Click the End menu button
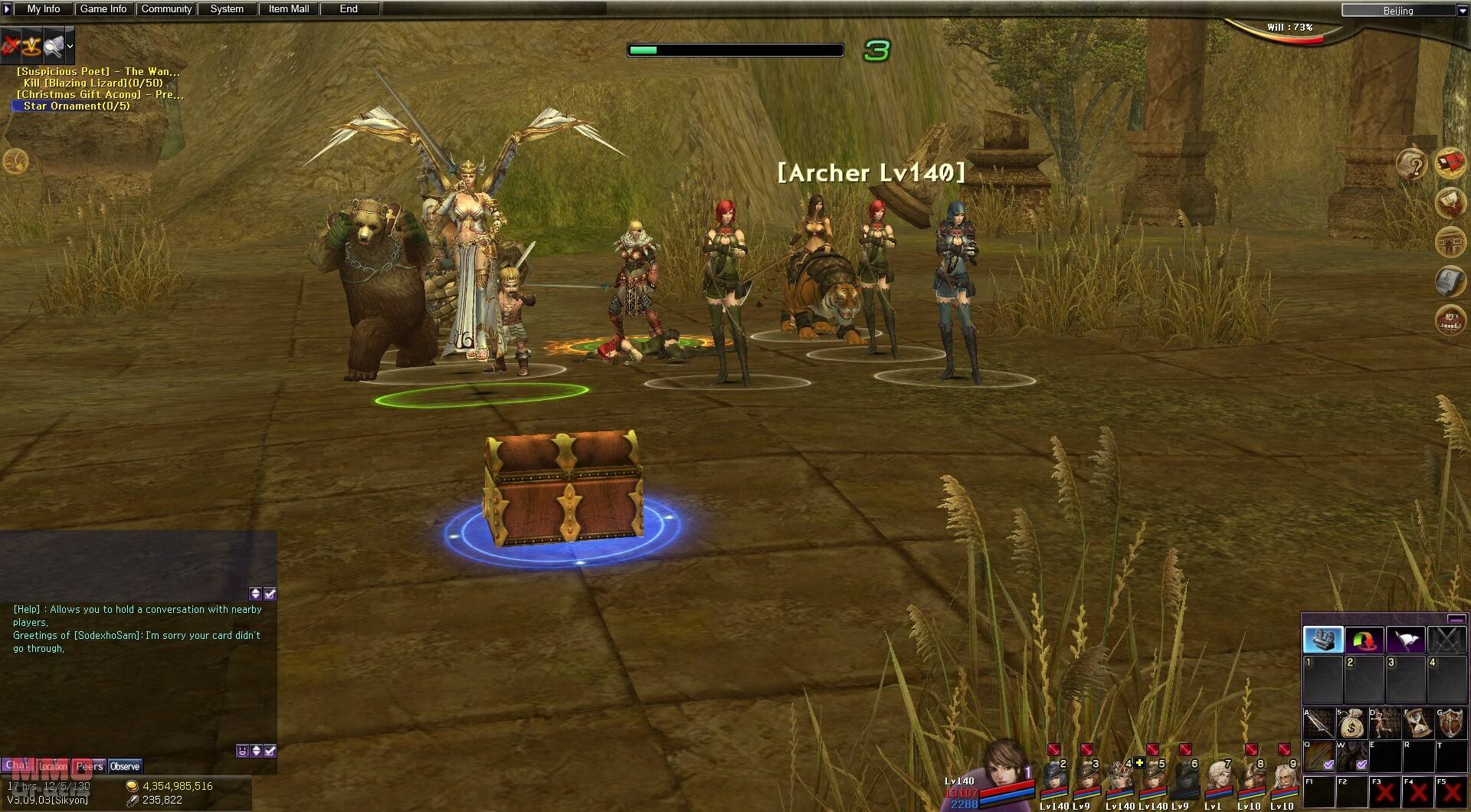1471x812 pixels. click(349, 9)
